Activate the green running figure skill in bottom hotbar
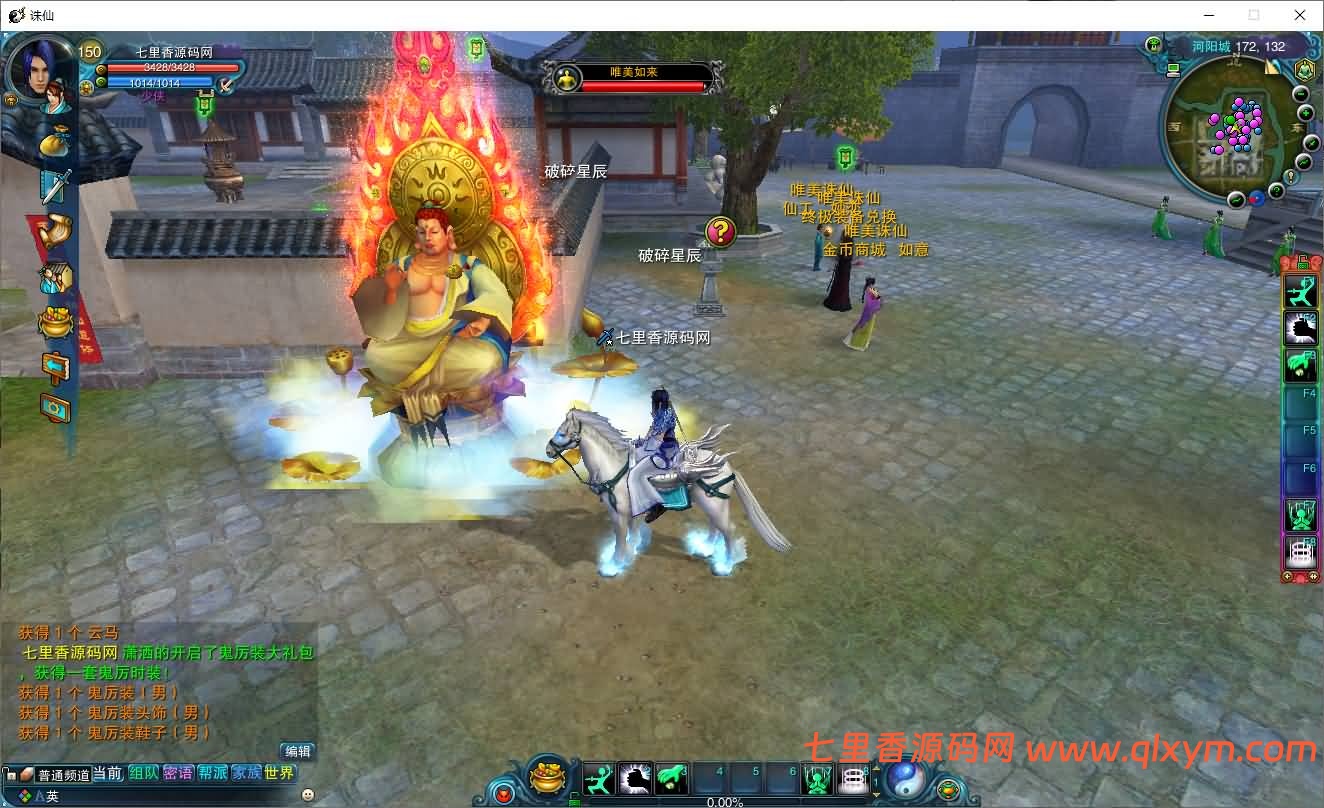1324x808 pixels. [x=599, y=779]
